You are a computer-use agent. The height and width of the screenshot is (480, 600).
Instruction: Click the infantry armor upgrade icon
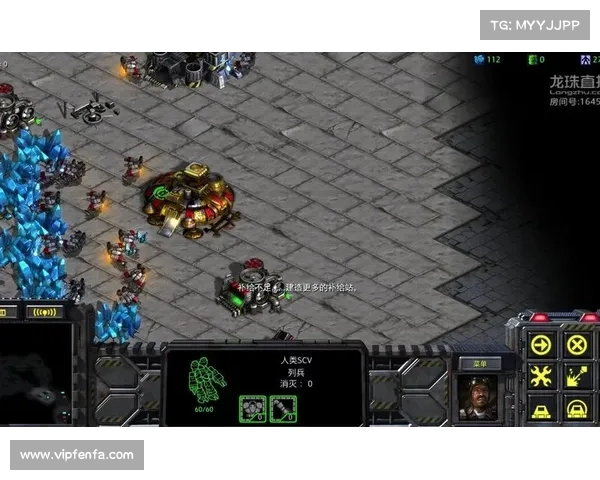tap(252, 407)
